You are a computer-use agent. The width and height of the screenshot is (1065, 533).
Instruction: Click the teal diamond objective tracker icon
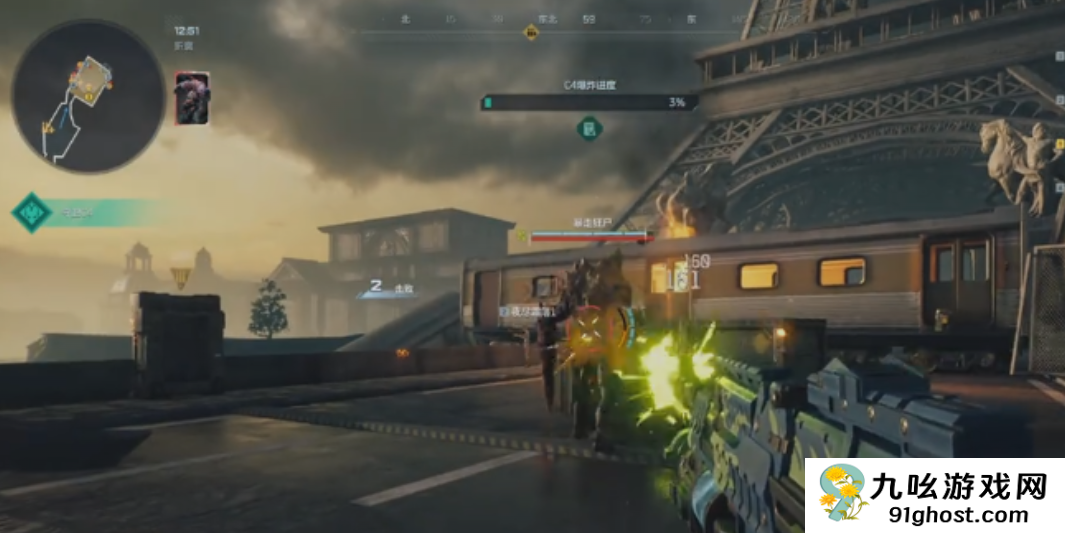coord(31,212)
